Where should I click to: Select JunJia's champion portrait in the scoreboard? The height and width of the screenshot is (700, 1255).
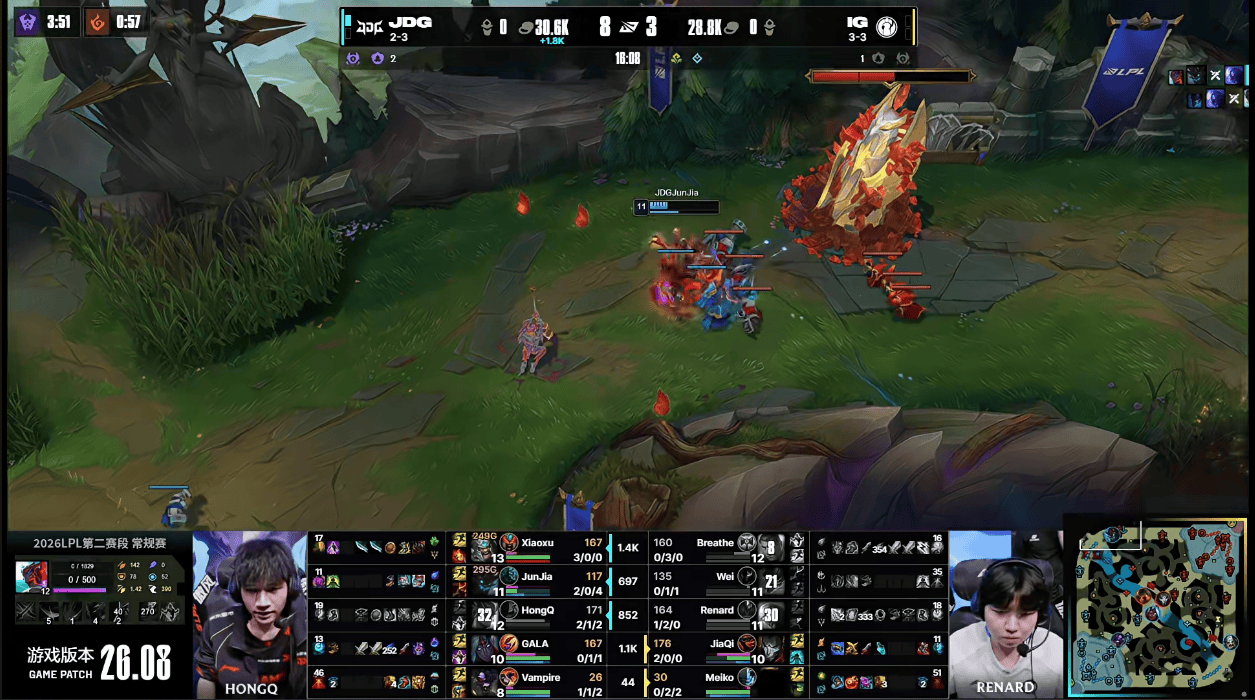tap(509, 575)
